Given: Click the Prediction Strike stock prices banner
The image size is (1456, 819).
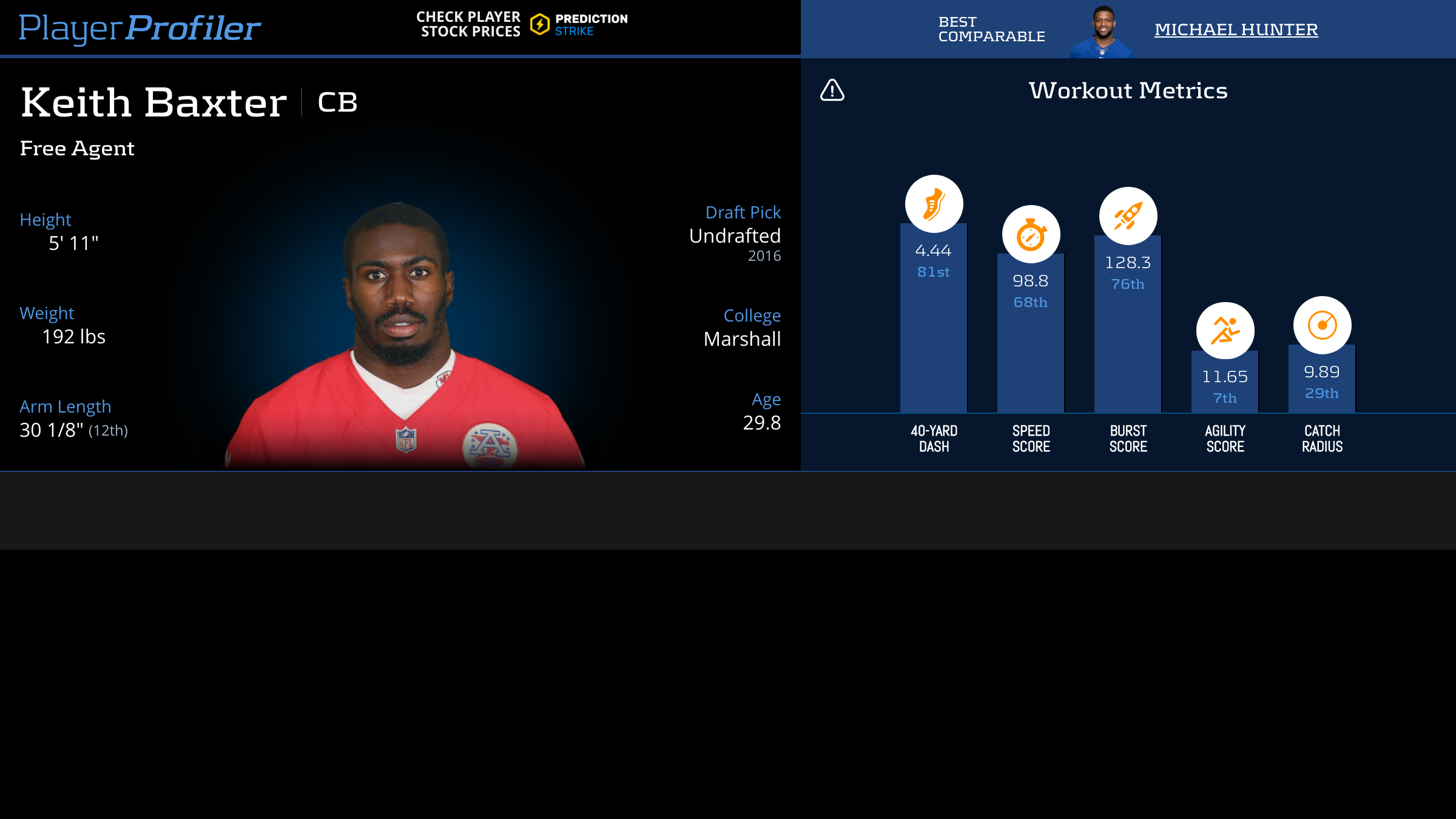Looking at the screenshot, I should 522,24.
